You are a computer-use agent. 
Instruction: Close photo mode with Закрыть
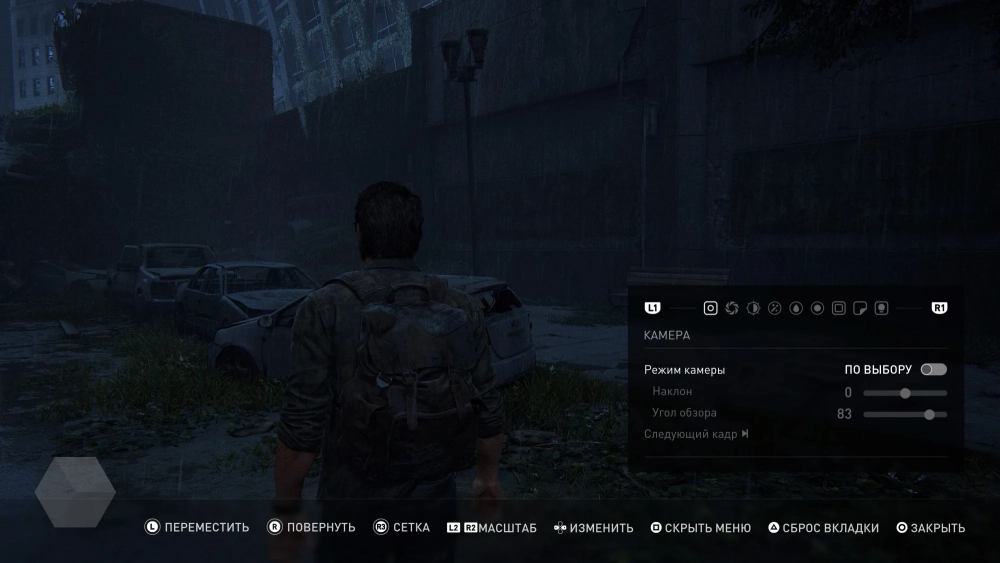pyautogui.click(x=931, y=528)
